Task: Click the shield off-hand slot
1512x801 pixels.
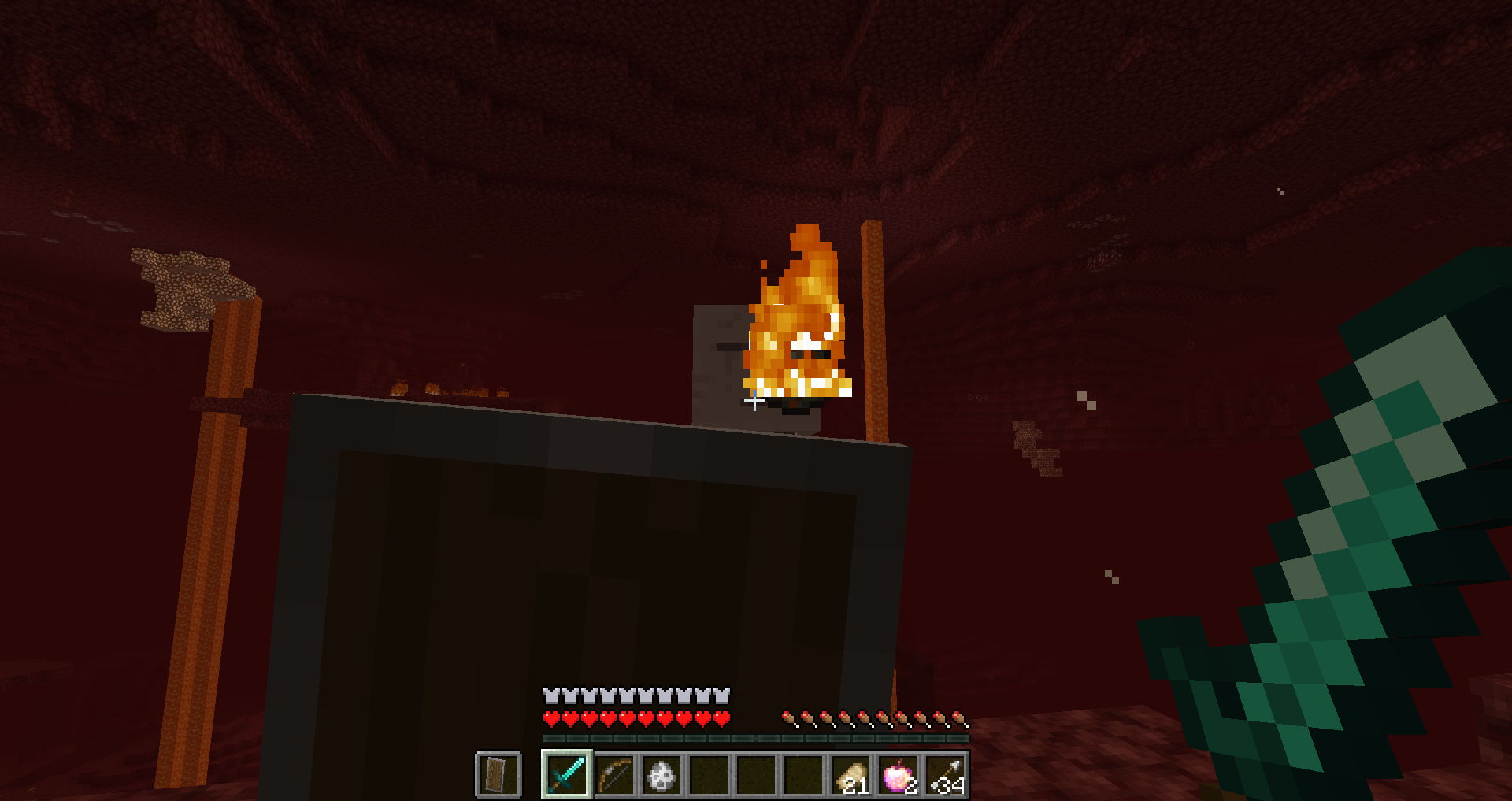Action: pyautogui.click(x=498, y=775)
